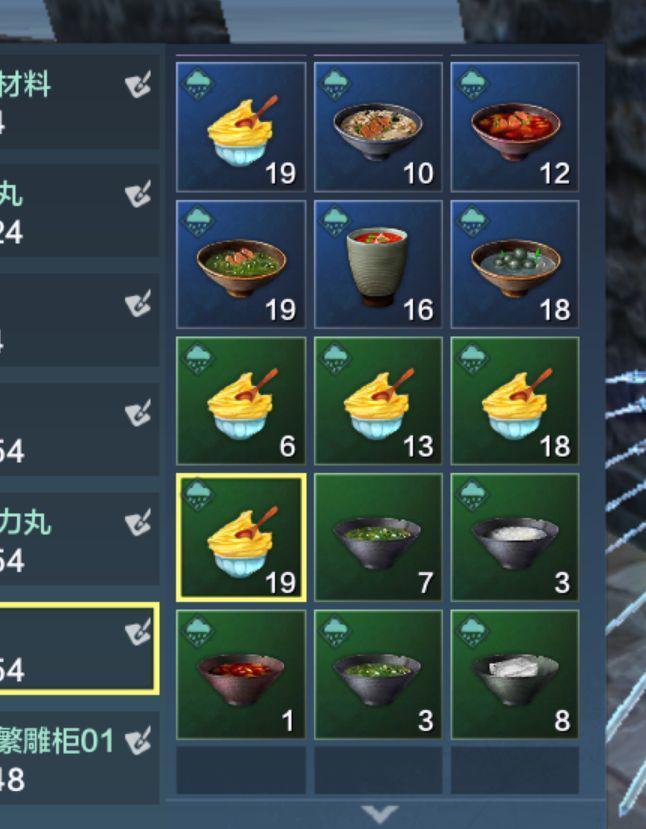The height and width of the screenshot is (829, 646).
Task: Pick the green soup bowl with 3
Action: (x=378, y=675)
